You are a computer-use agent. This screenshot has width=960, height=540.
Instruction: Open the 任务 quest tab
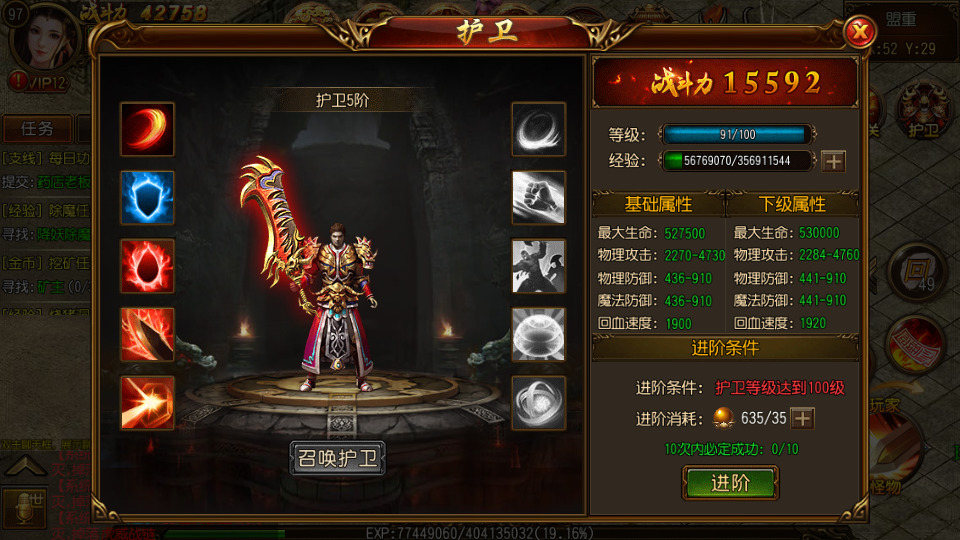click(x=37, y=129)
